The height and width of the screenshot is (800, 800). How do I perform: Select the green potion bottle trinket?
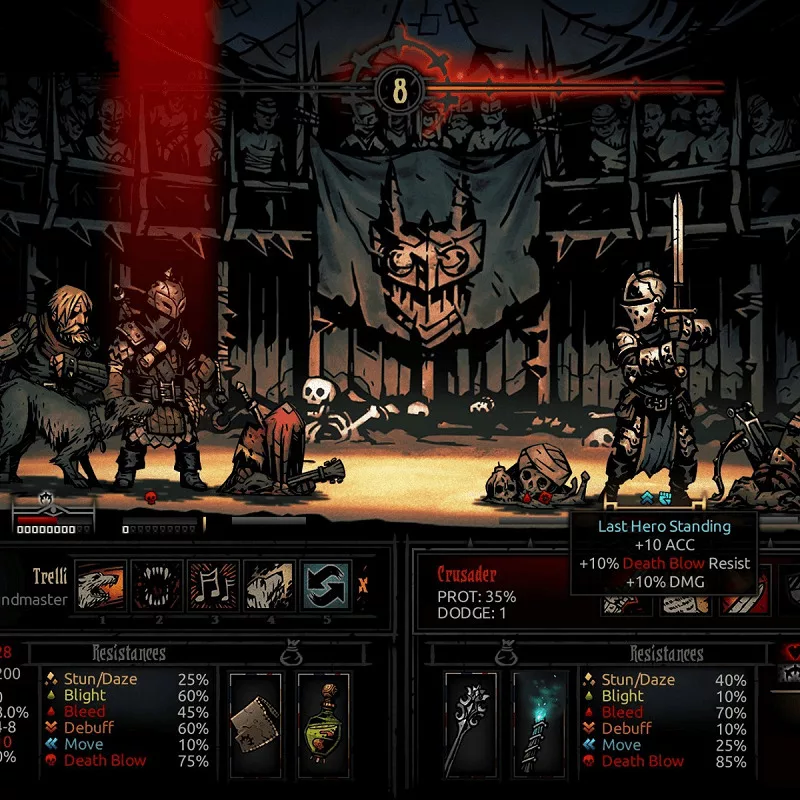point(324,711)
